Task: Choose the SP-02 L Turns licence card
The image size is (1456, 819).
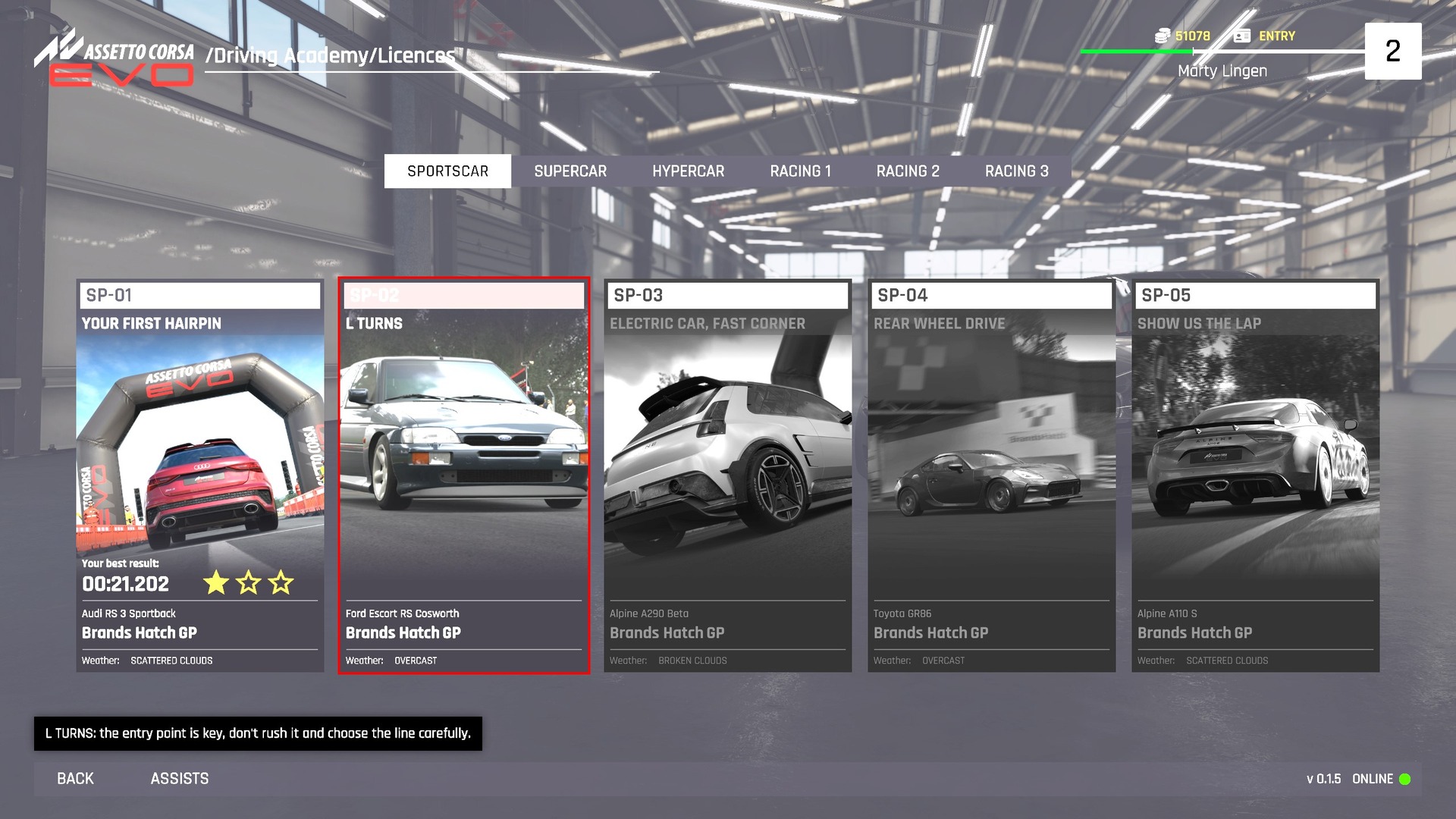Action: [x=464, y=475]
